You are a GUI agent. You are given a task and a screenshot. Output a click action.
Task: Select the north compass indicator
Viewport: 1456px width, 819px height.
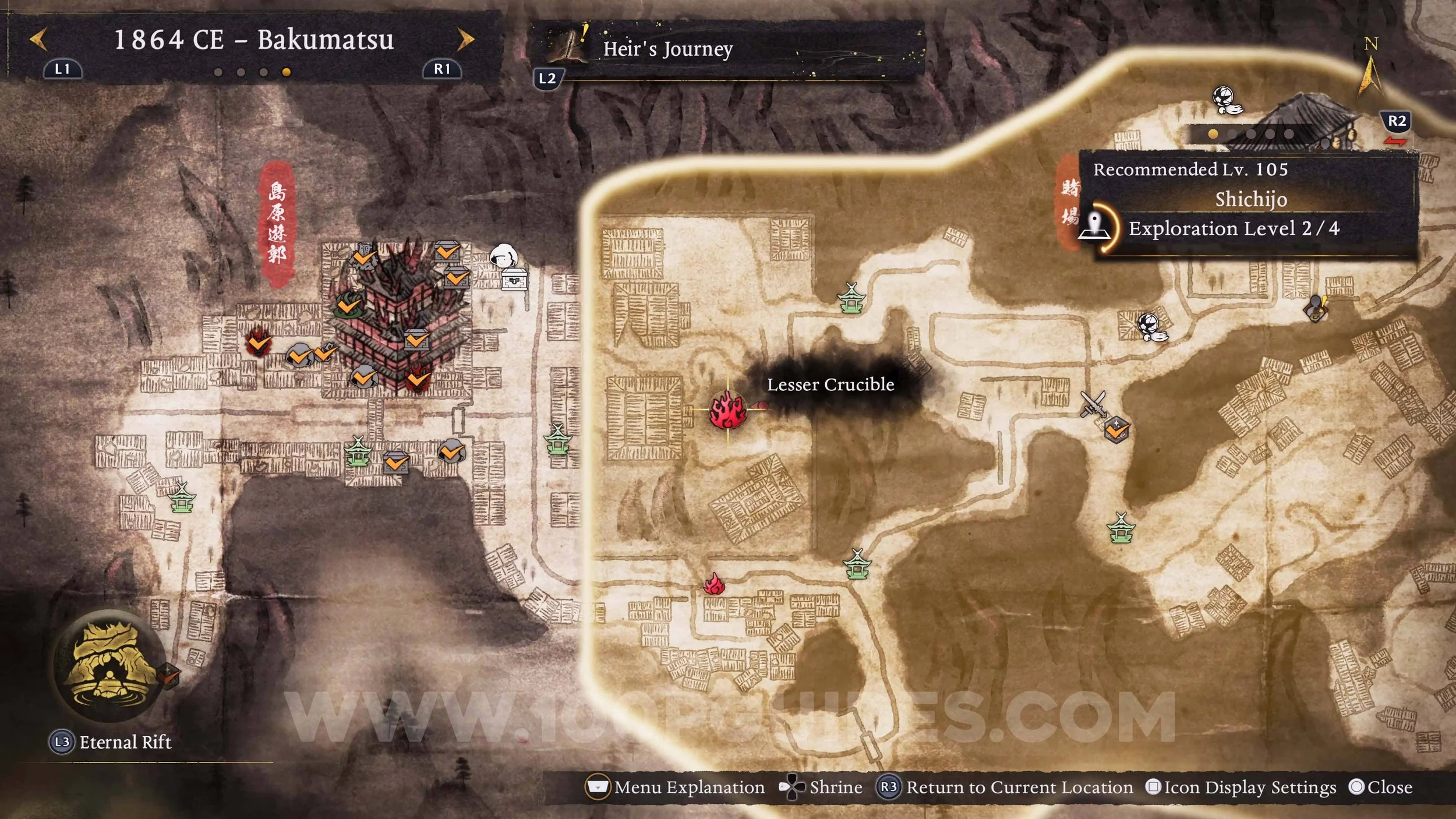coord(1370,69)
